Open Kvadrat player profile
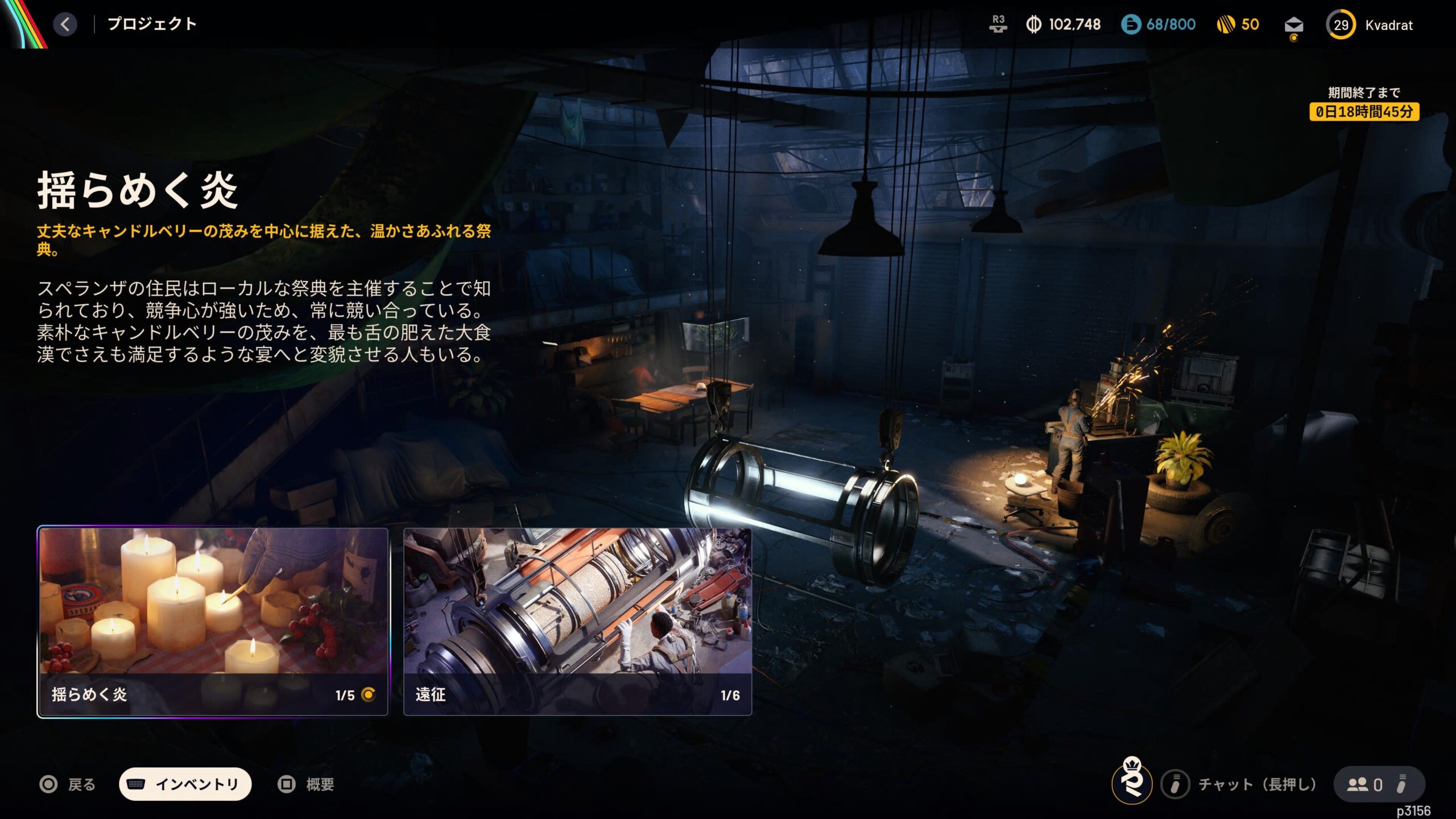1456x819 pixels. pos(1370,25)
